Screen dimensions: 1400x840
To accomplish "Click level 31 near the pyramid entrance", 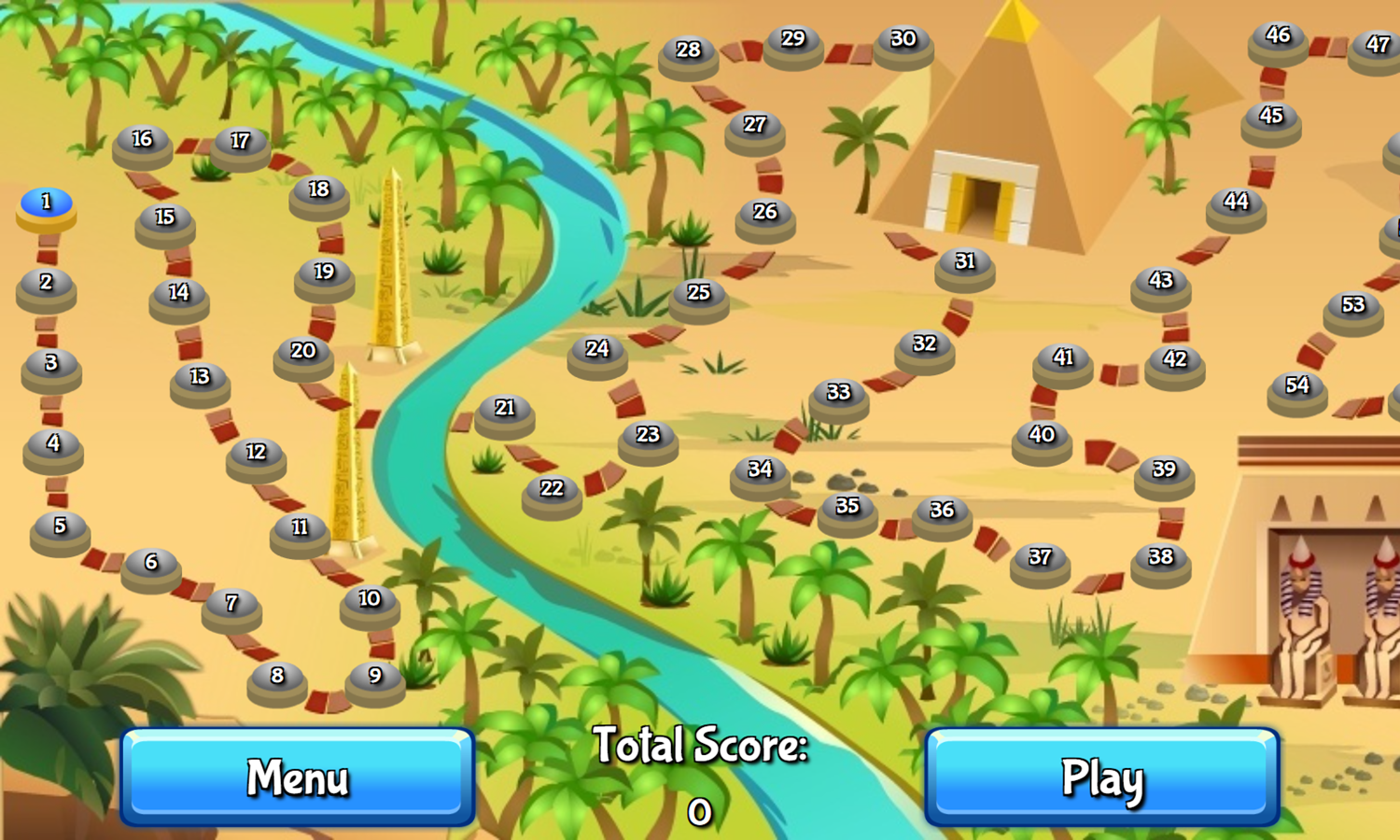I will click(x=965, y=262).
